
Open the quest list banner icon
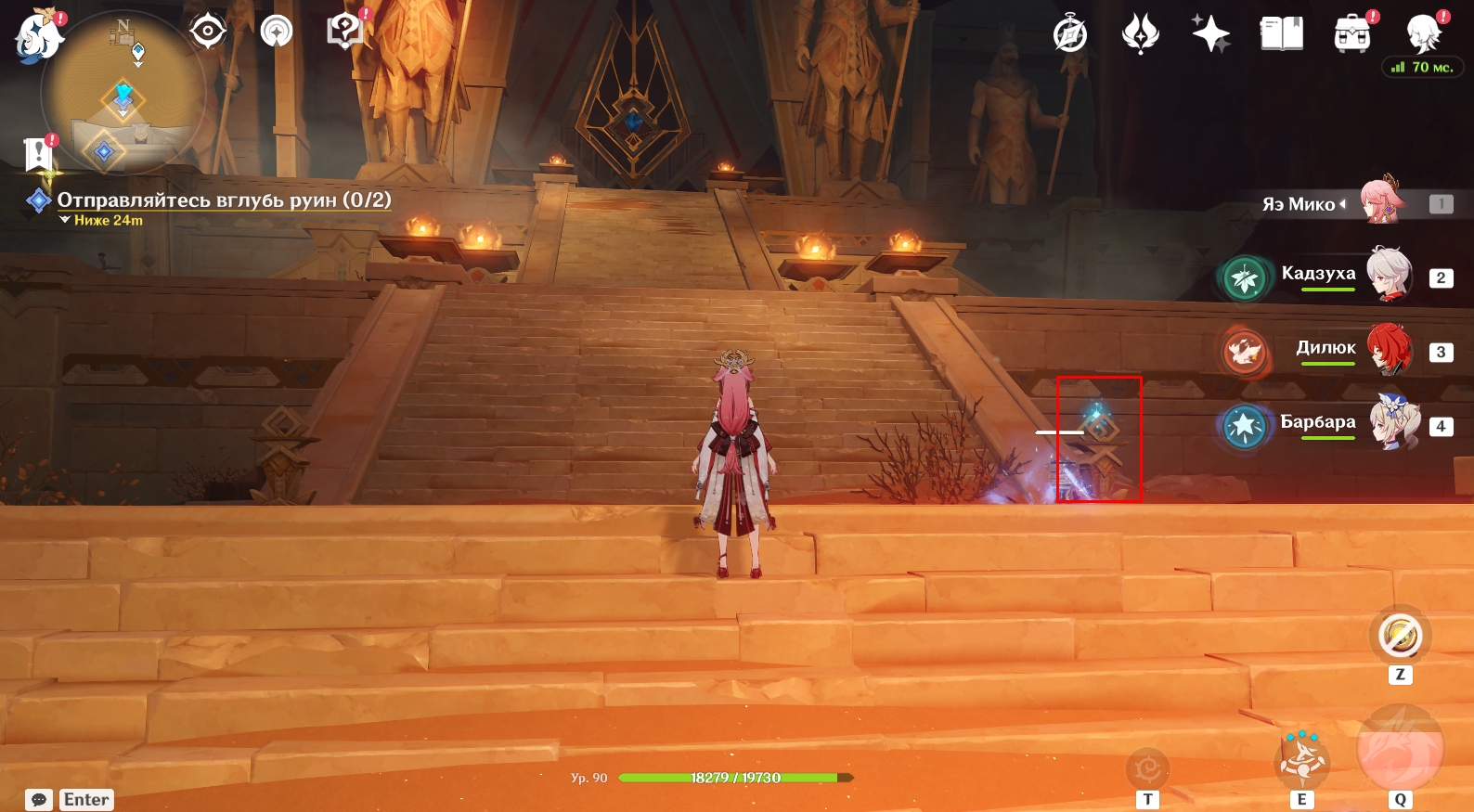[39, 154]
